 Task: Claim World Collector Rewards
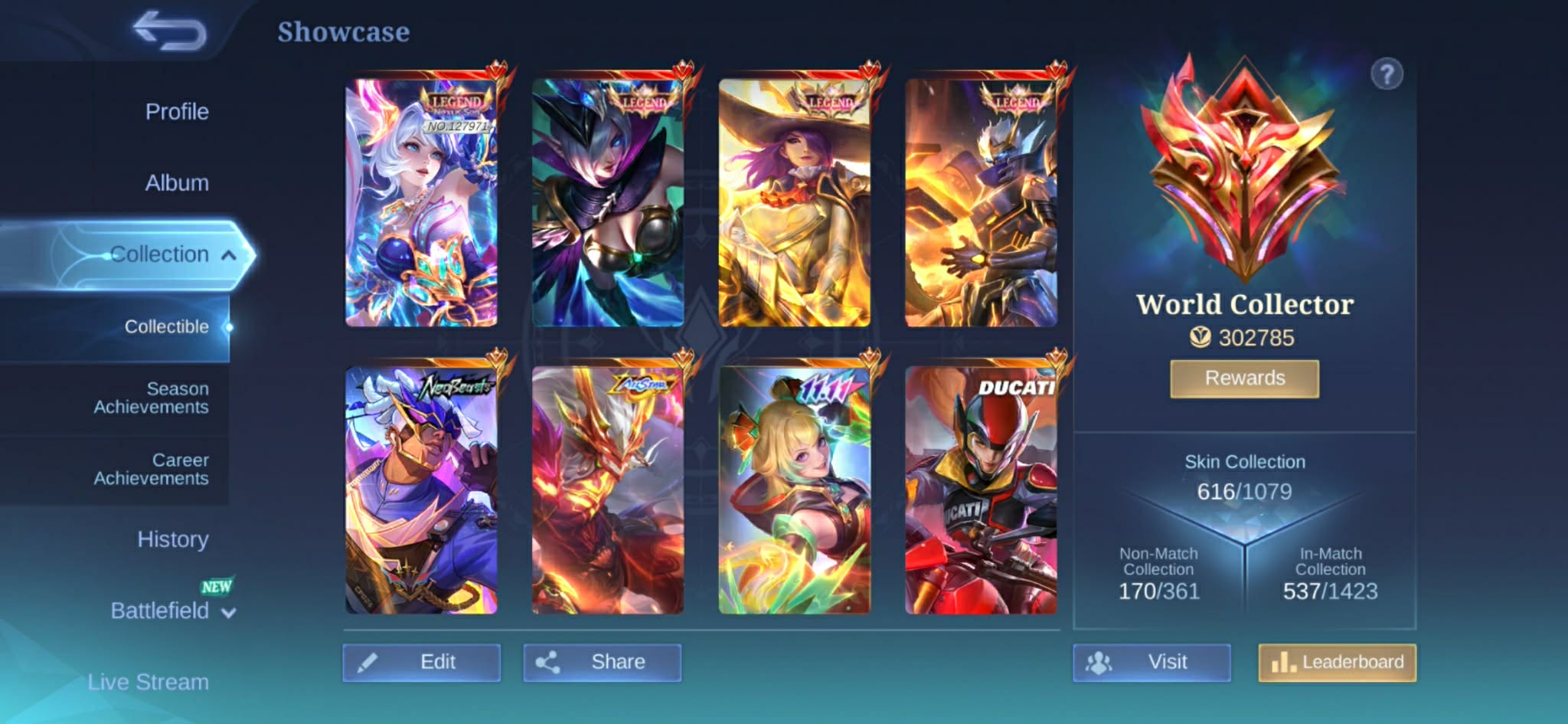pos(1244,378)
